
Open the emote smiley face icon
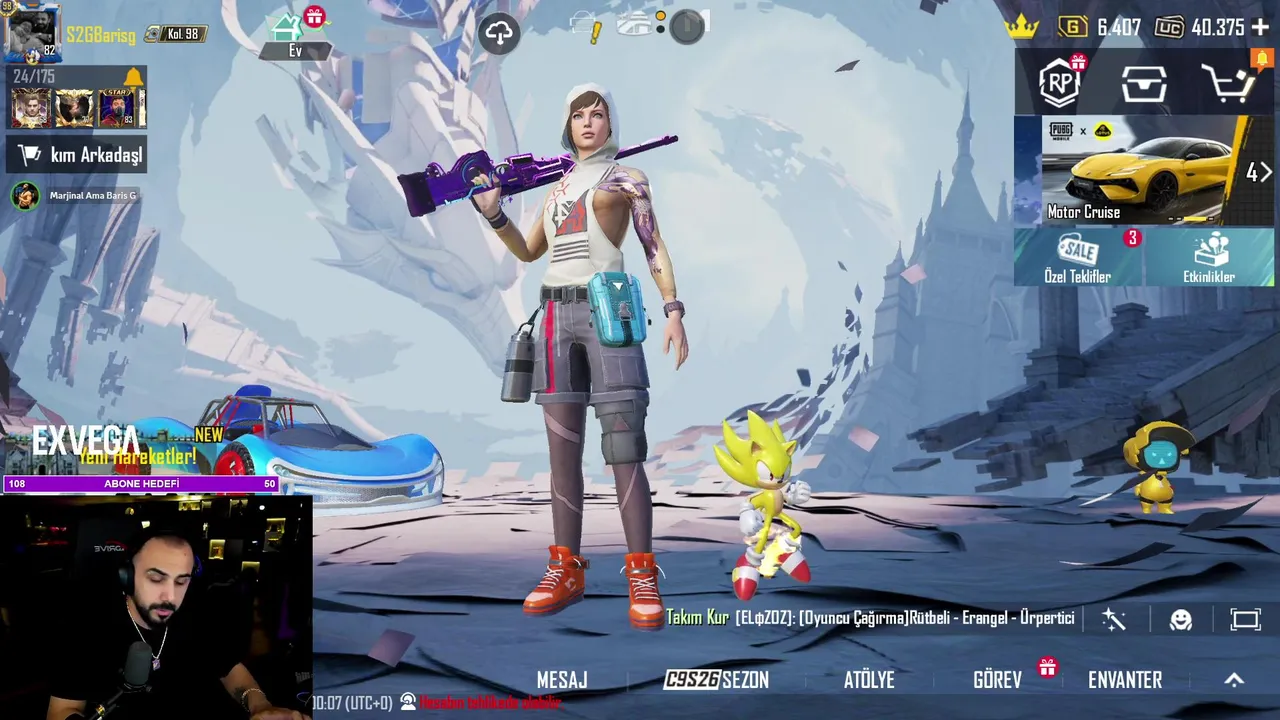pos(1181,620)
